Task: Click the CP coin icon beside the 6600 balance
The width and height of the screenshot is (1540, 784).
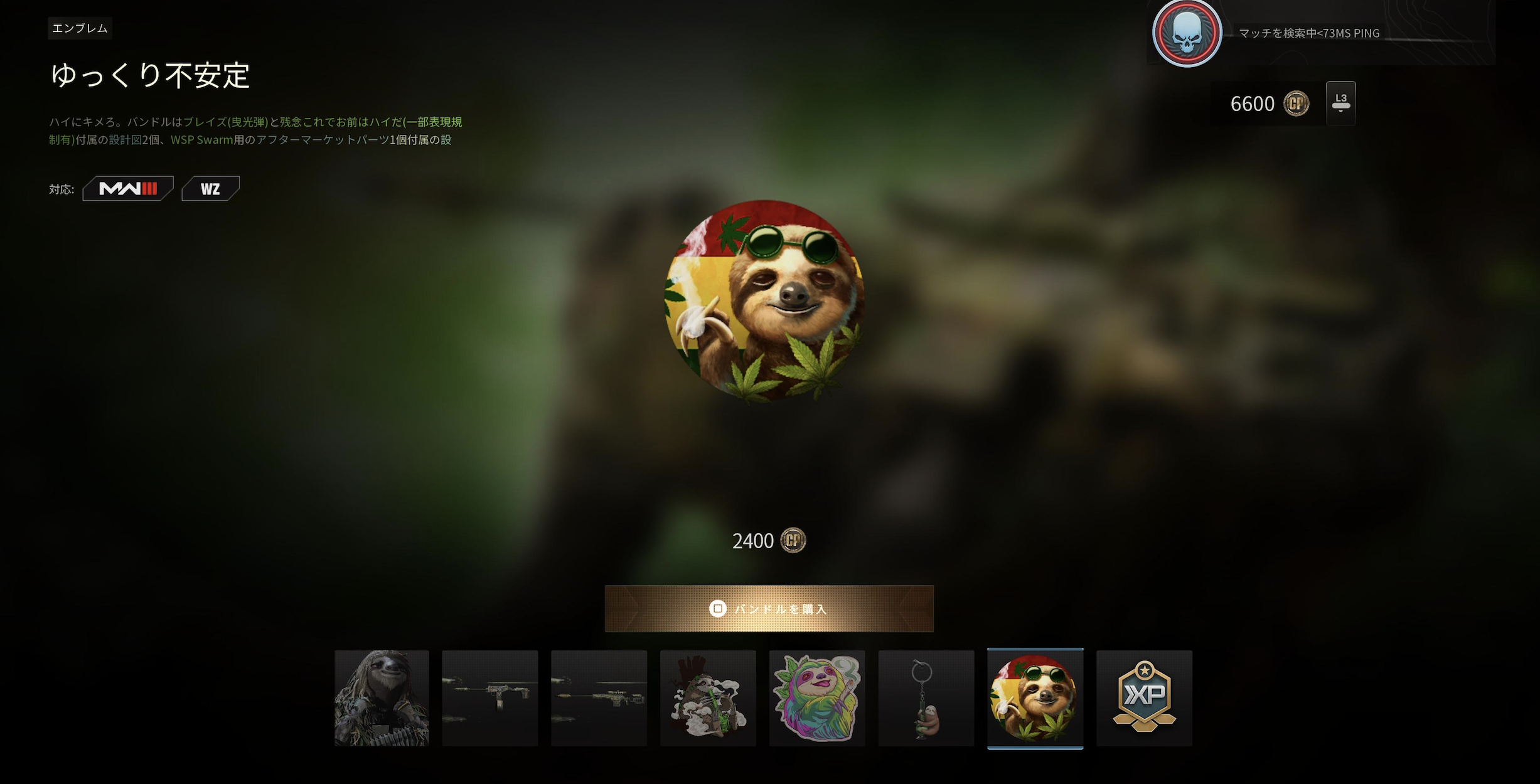Action: tap(1296, 103)
